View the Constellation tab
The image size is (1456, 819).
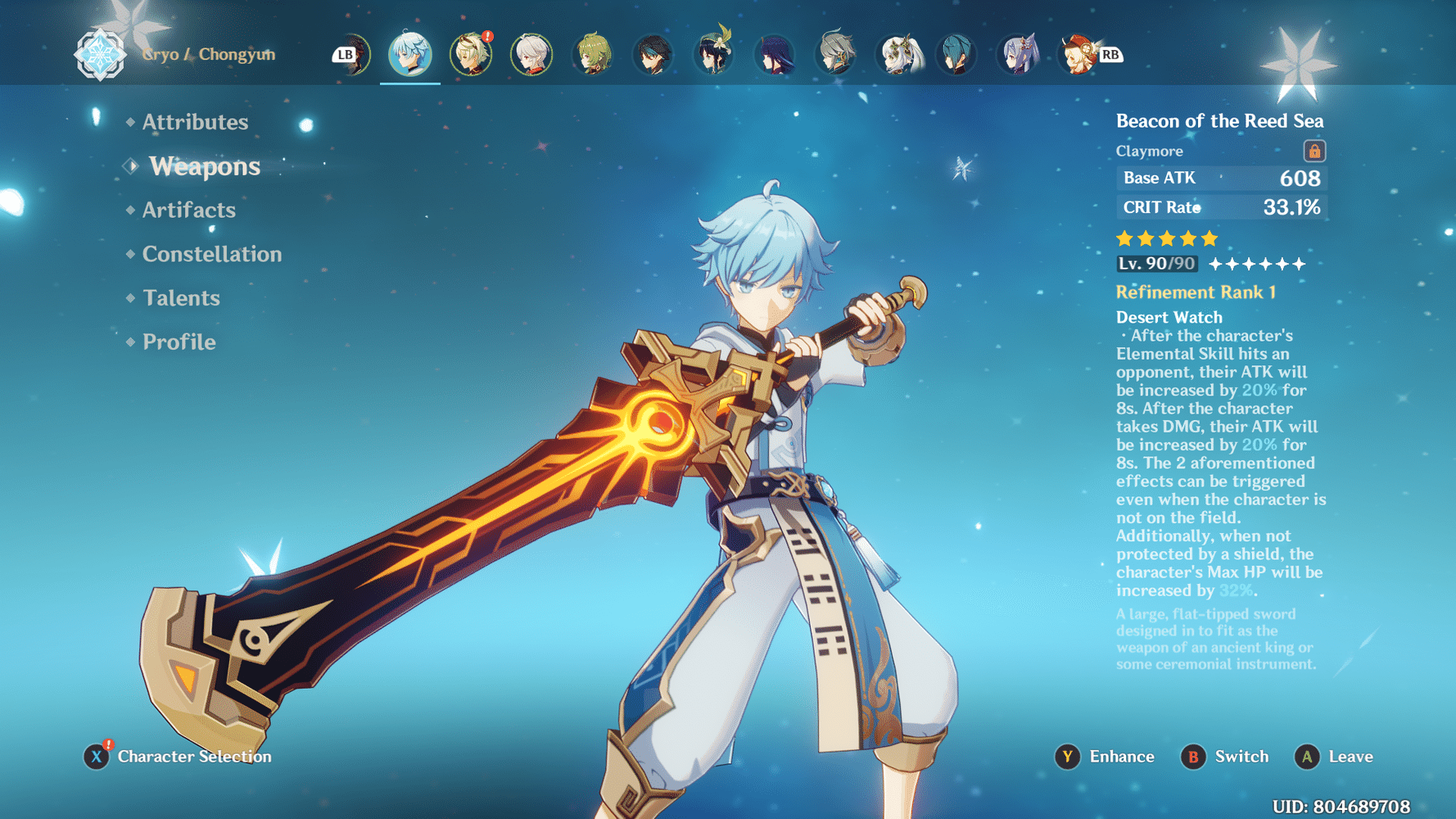(211, 254)
